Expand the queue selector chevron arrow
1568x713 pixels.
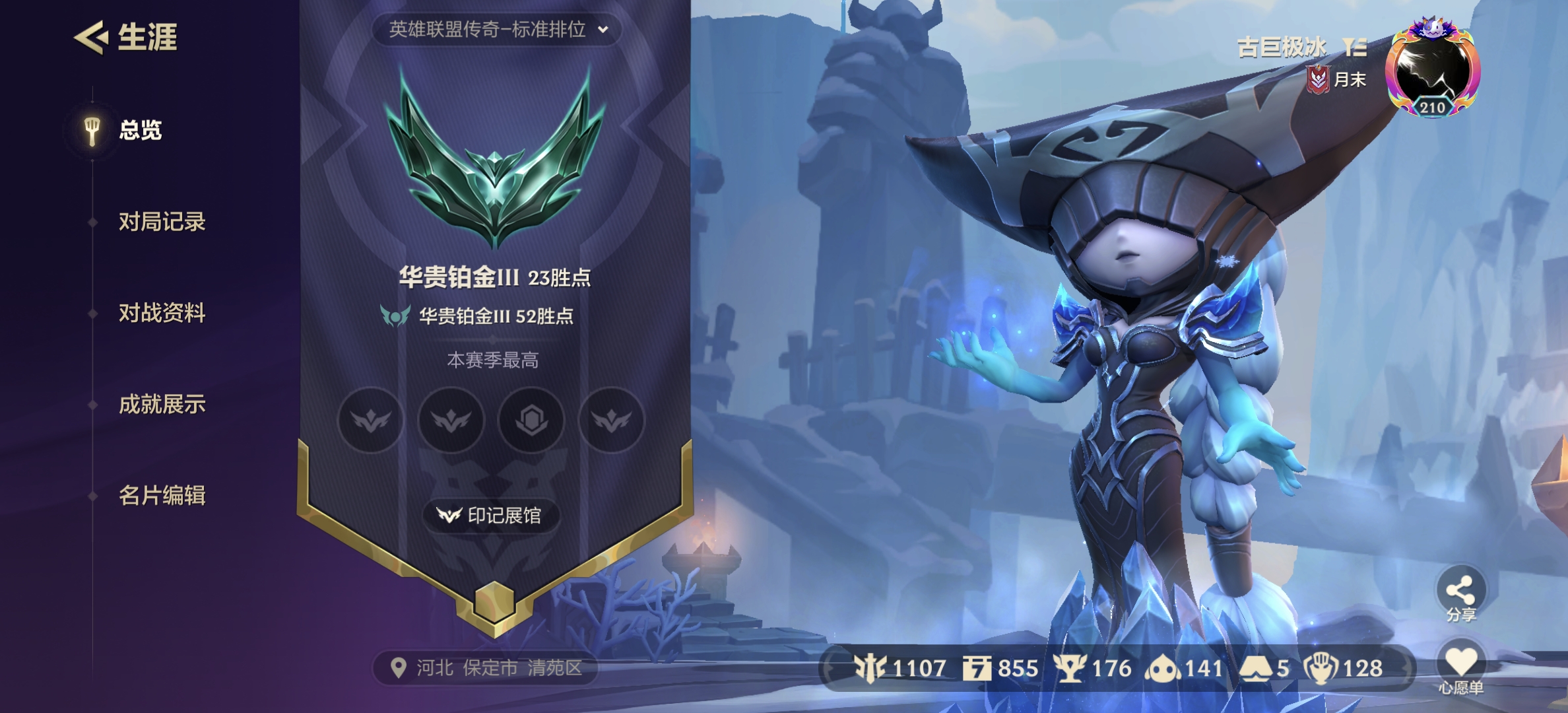point(601,29)
